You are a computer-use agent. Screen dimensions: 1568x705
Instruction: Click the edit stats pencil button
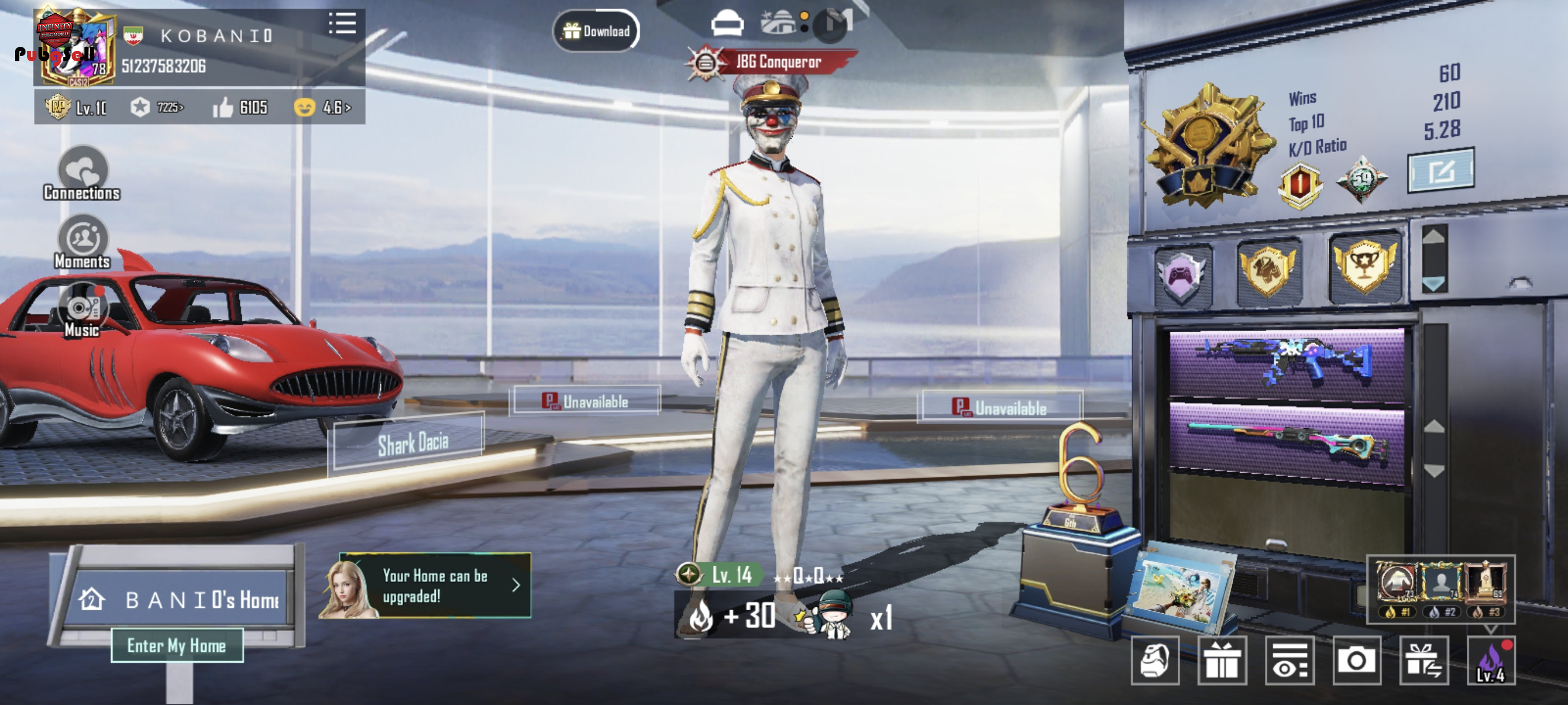1441,171
